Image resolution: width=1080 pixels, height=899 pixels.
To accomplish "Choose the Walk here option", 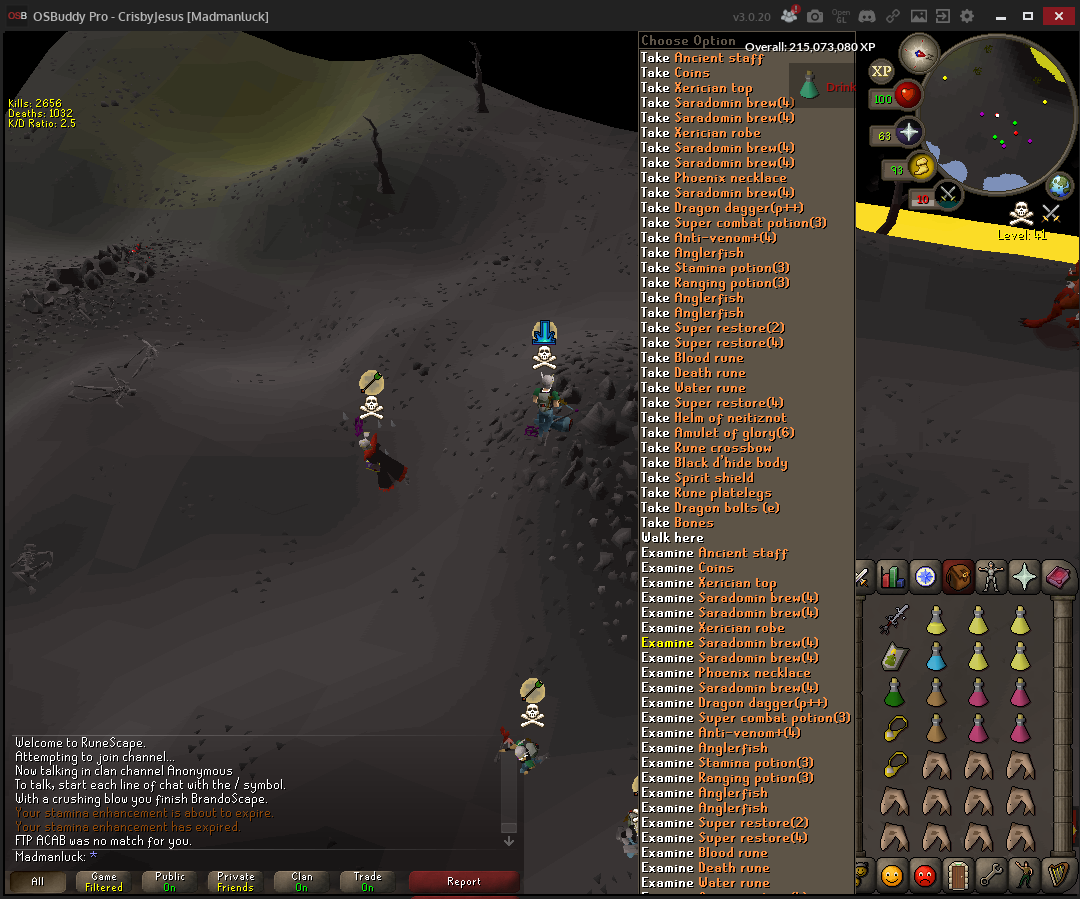I will [x=672, y=538].
